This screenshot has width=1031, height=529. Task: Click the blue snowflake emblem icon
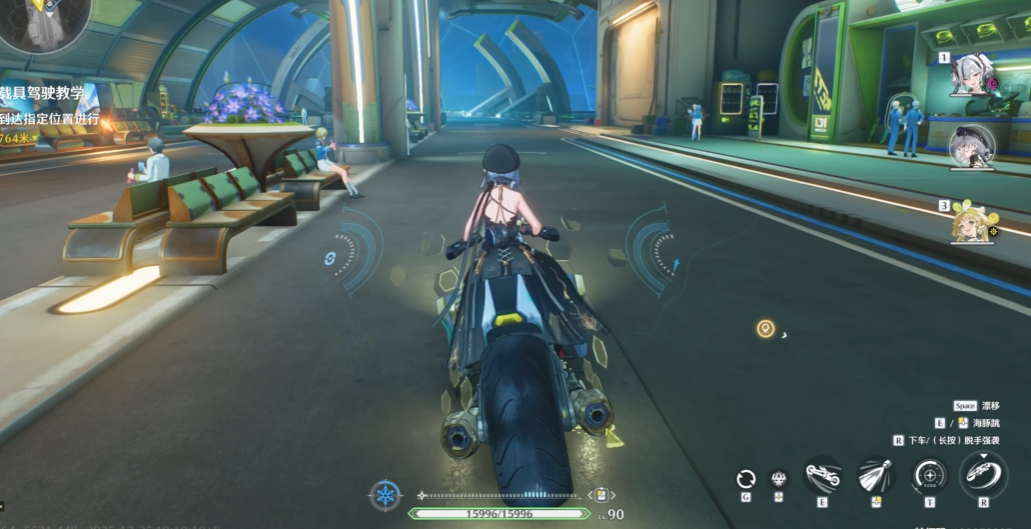tap(385, 495)
